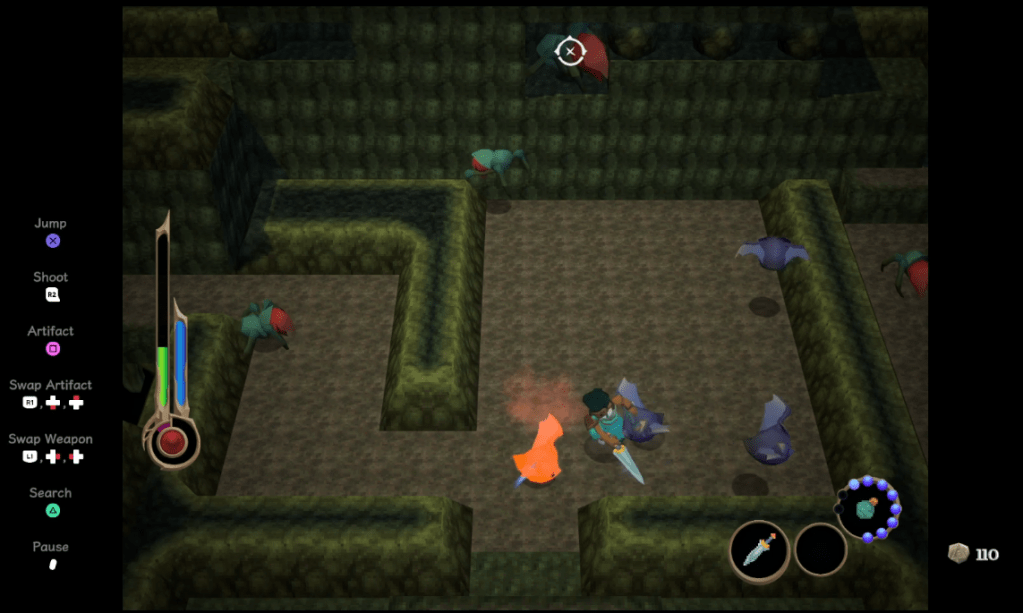1023x613 pixels.
Task: Click the empty secondary weapon slot
Action: tap(820, 550)
